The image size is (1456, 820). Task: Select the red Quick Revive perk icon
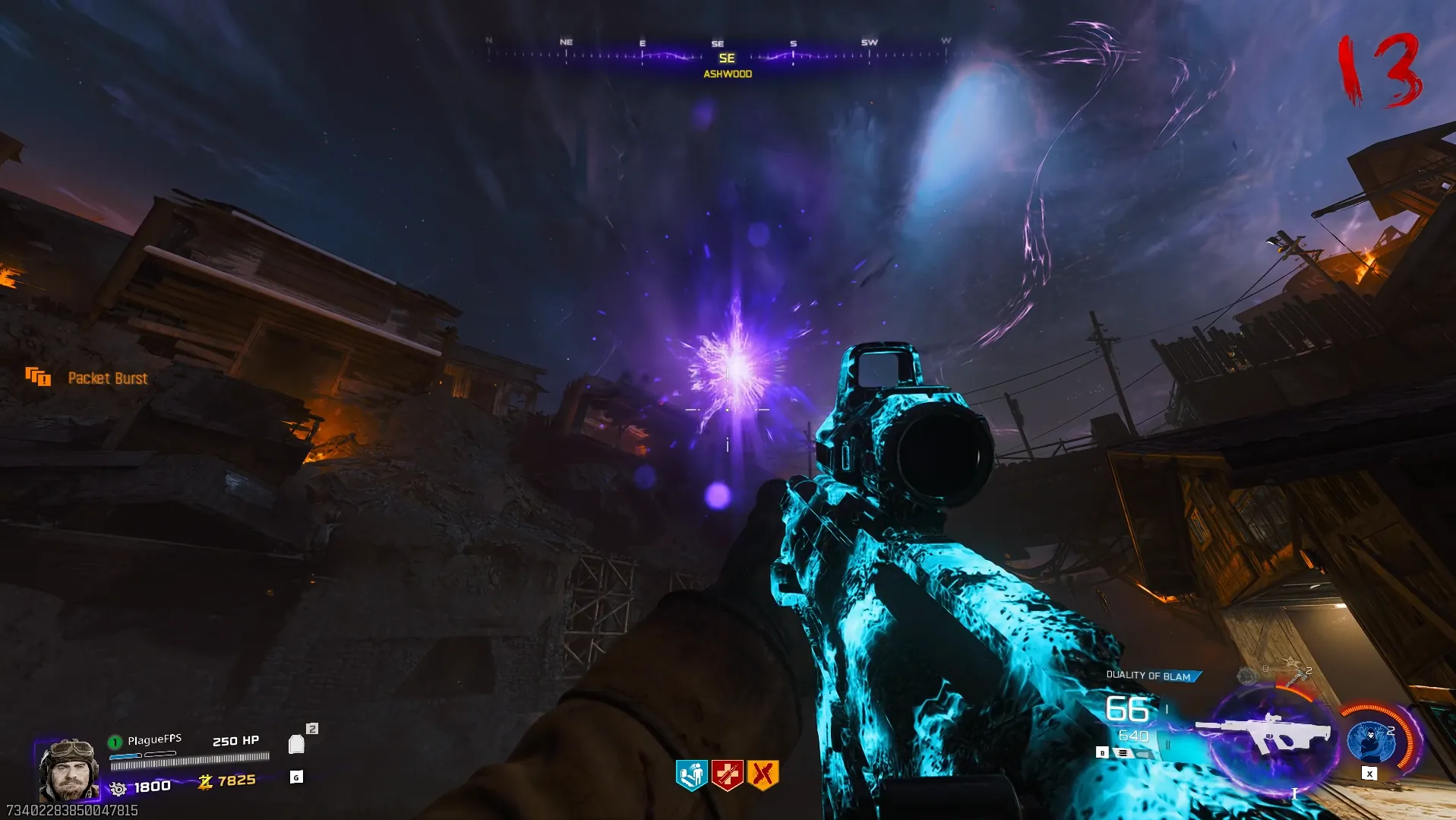727,774
